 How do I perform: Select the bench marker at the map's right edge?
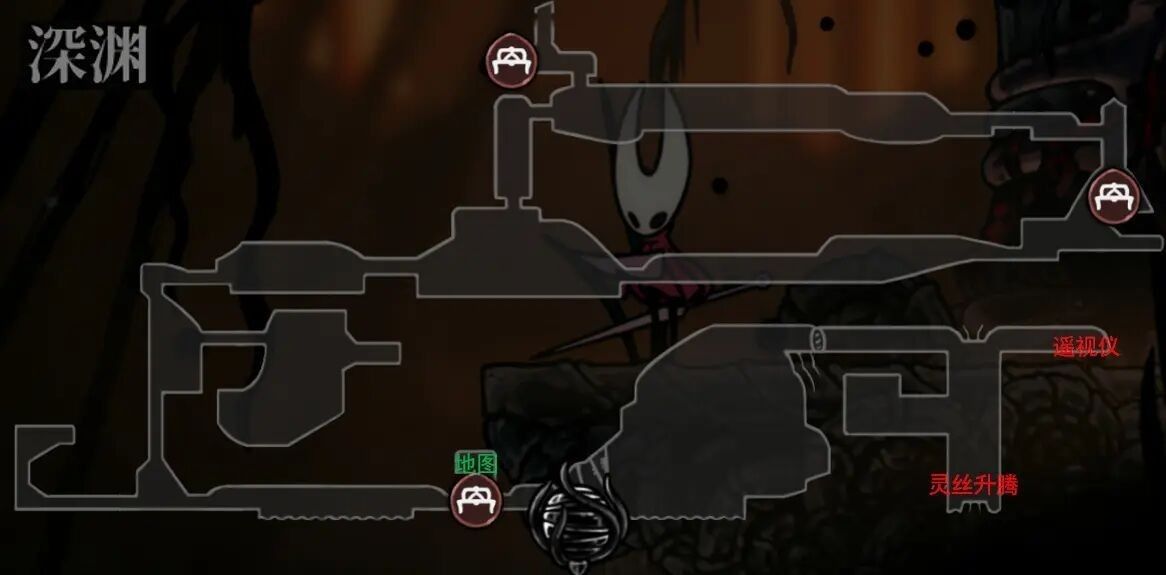point(1113,196)
